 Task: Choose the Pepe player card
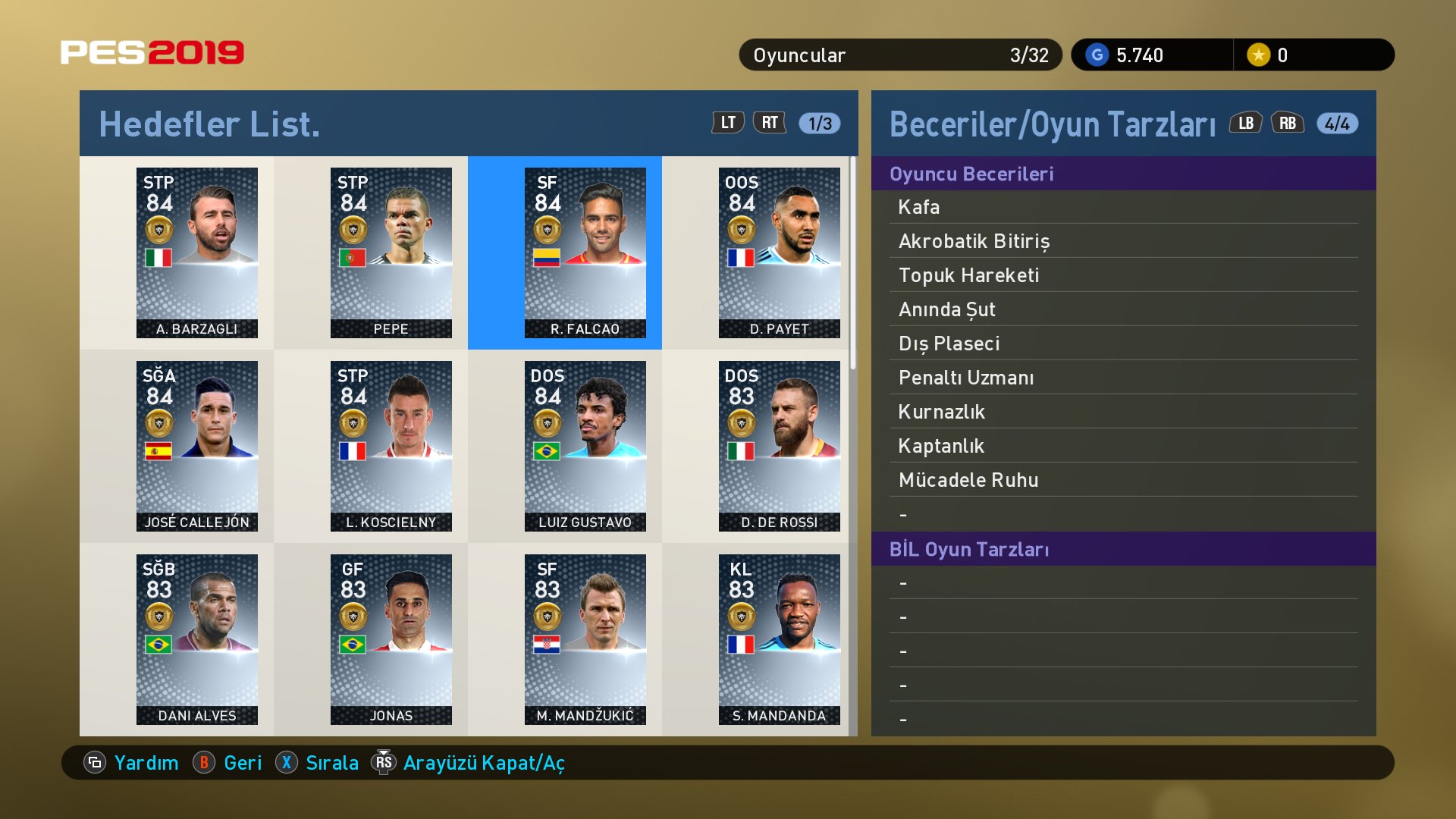click(x=391, y=253)
